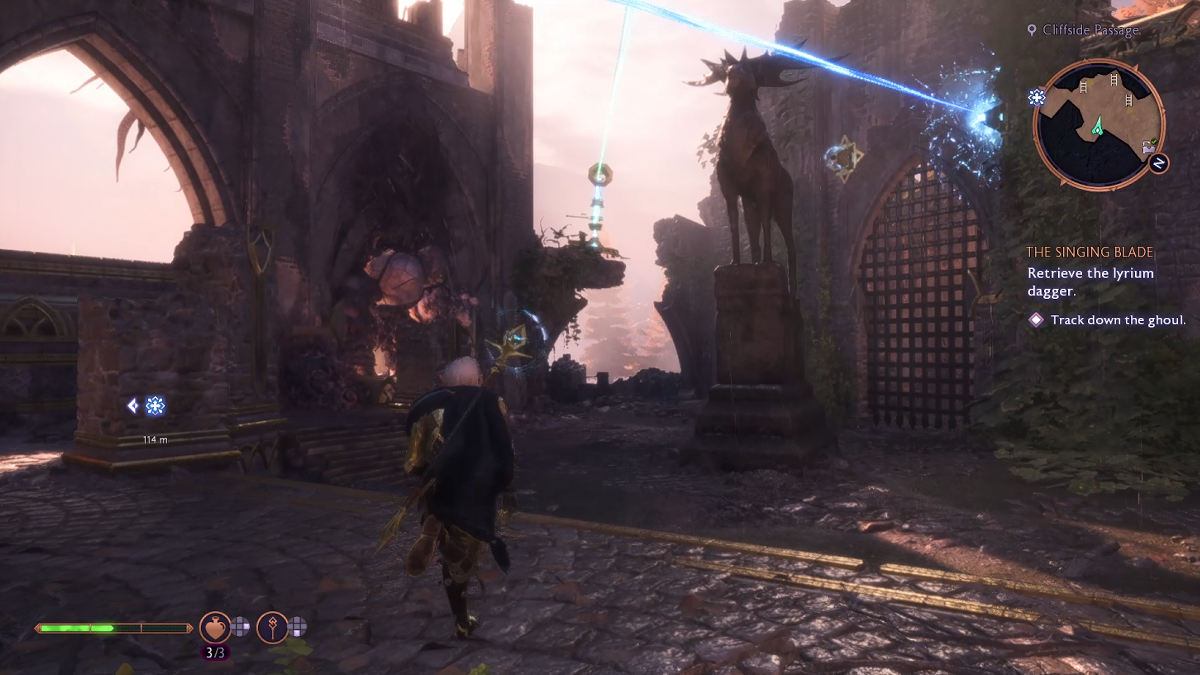Screen dimensions: 1200x675
Task: Select the chest marker on the minimap
Action: point(1150,147)
